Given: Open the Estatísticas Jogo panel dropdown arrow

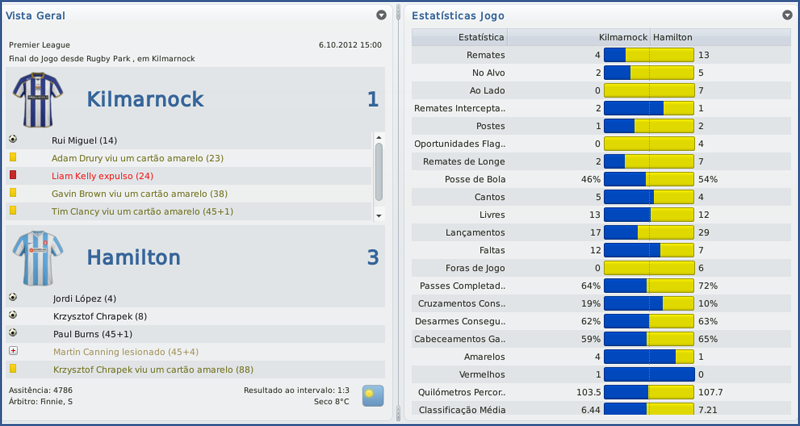Looking at the screenshot, I should 788,15.
